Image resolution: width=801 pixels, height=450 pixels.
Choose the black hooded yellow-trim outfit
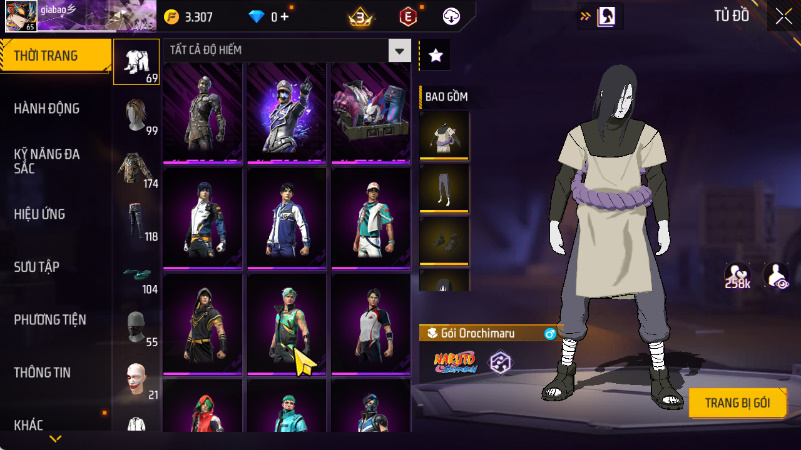point(203,323)
